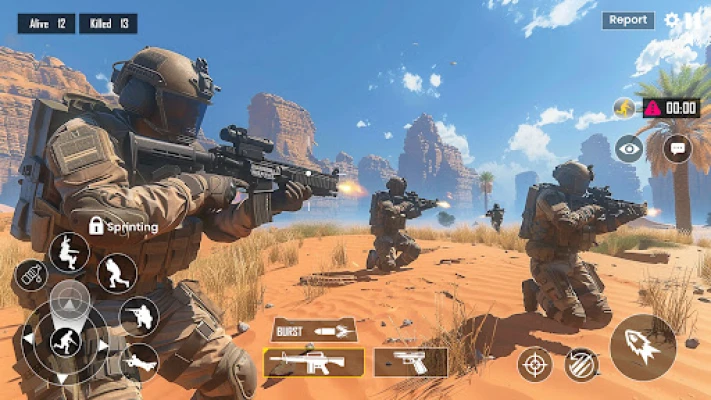Fire weapon with the bullet button
This screenshot has width=711, height=400.
tap(642, 347)
